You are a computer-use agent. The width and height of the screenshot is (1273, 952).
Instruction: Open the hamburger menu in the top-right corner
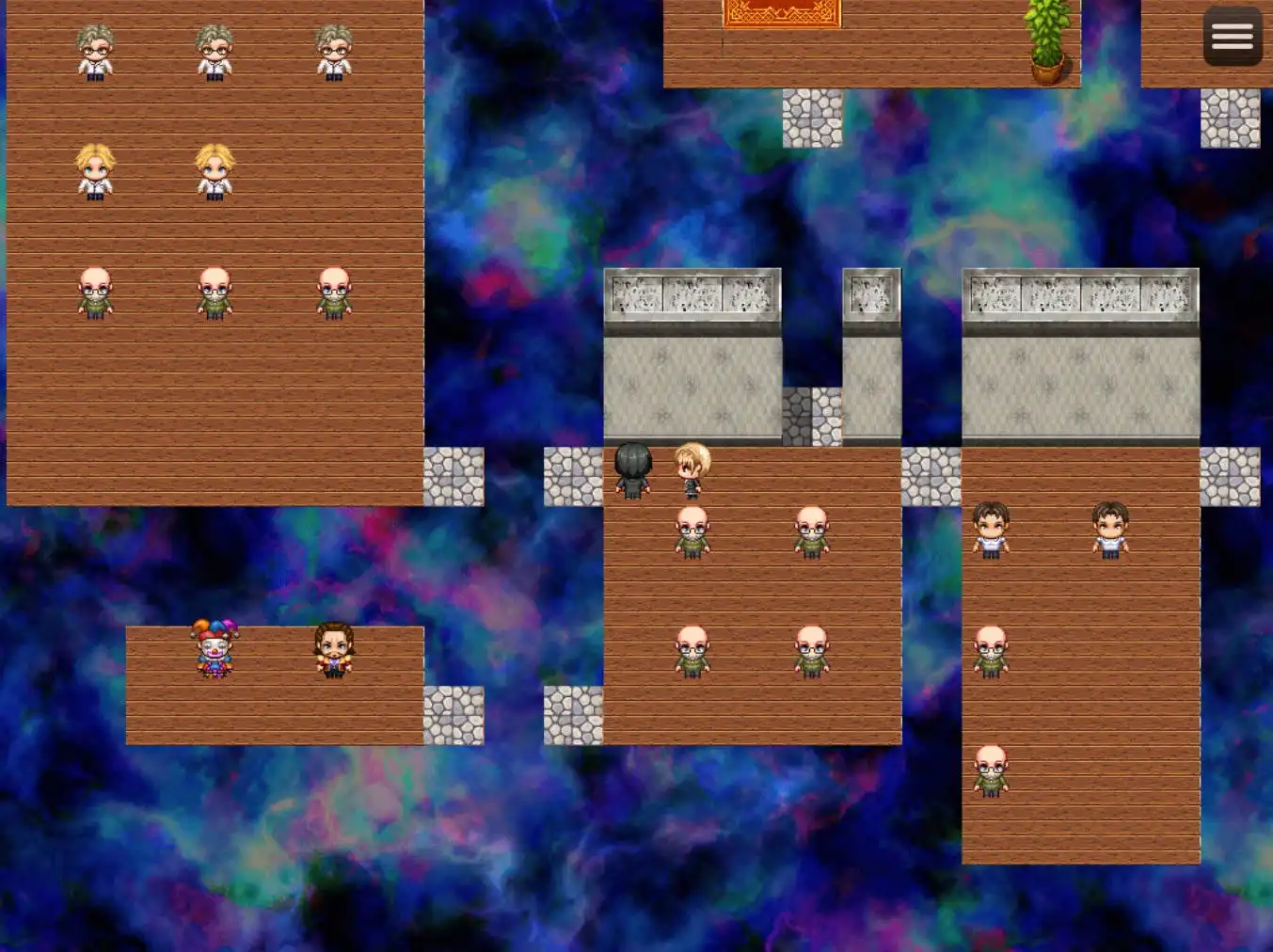pyautogui.click(x=1232, y=36)
